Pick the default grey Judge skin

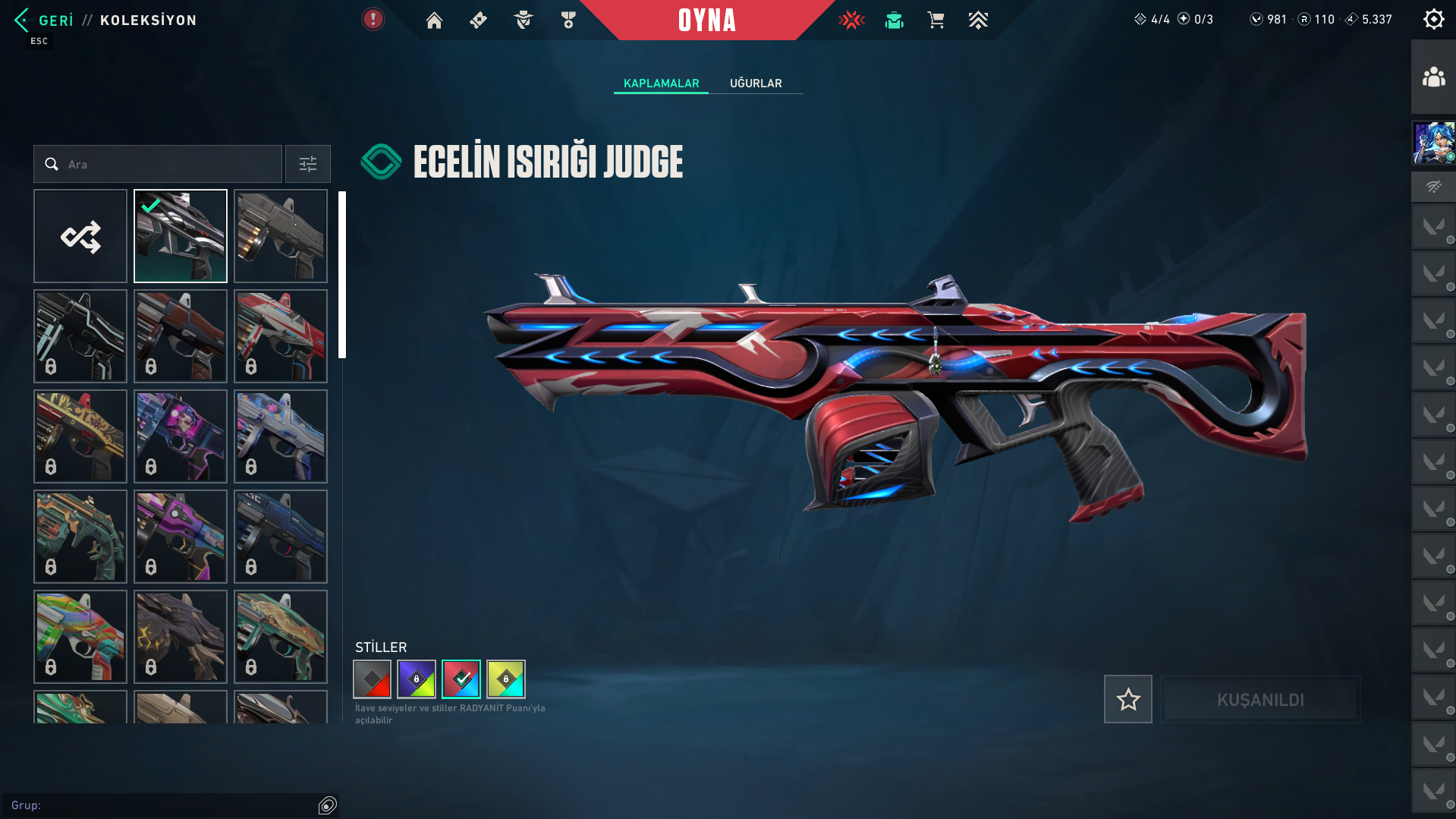pyautogui.click(x=281, y=236)
